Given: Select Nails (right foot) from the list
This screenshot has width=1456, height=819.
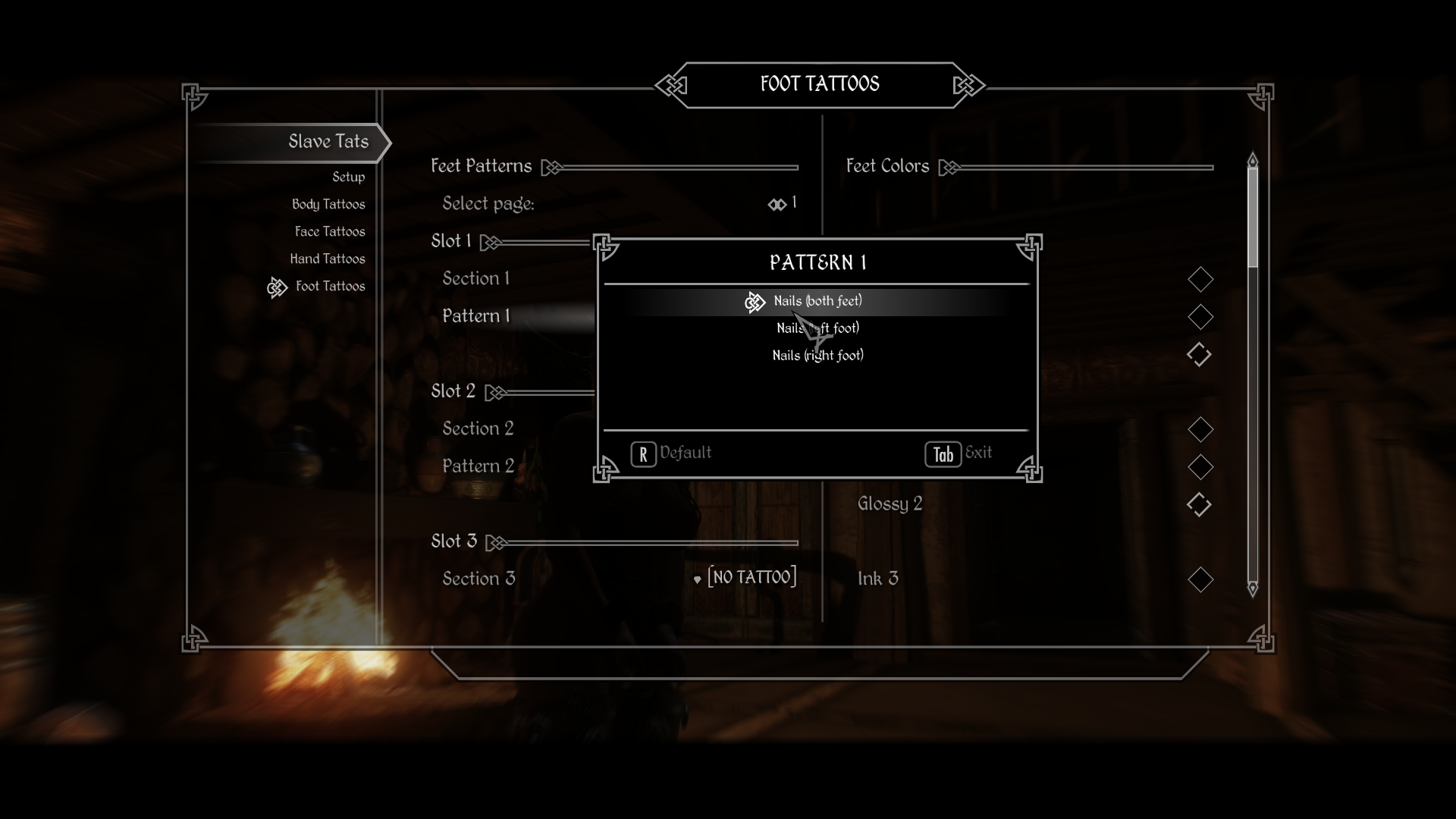Looking at the screenshot, I should tap(817, 354).
